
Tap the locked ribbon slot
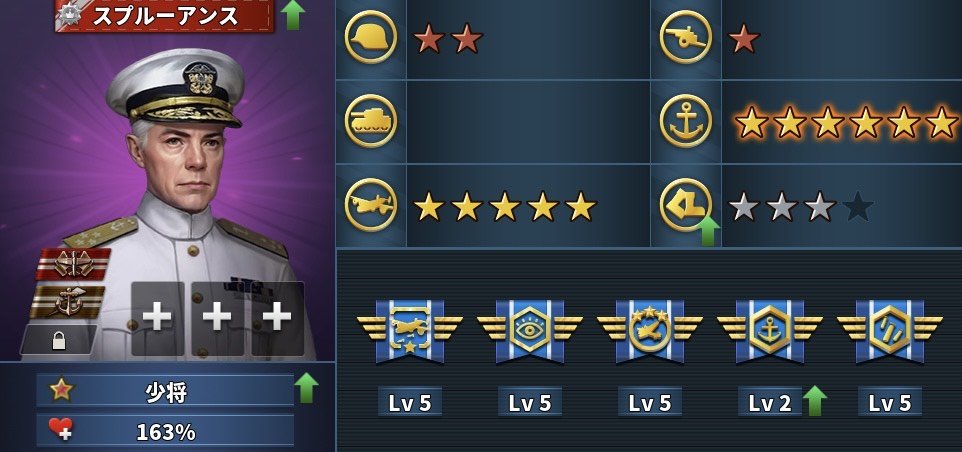(59, 340)
